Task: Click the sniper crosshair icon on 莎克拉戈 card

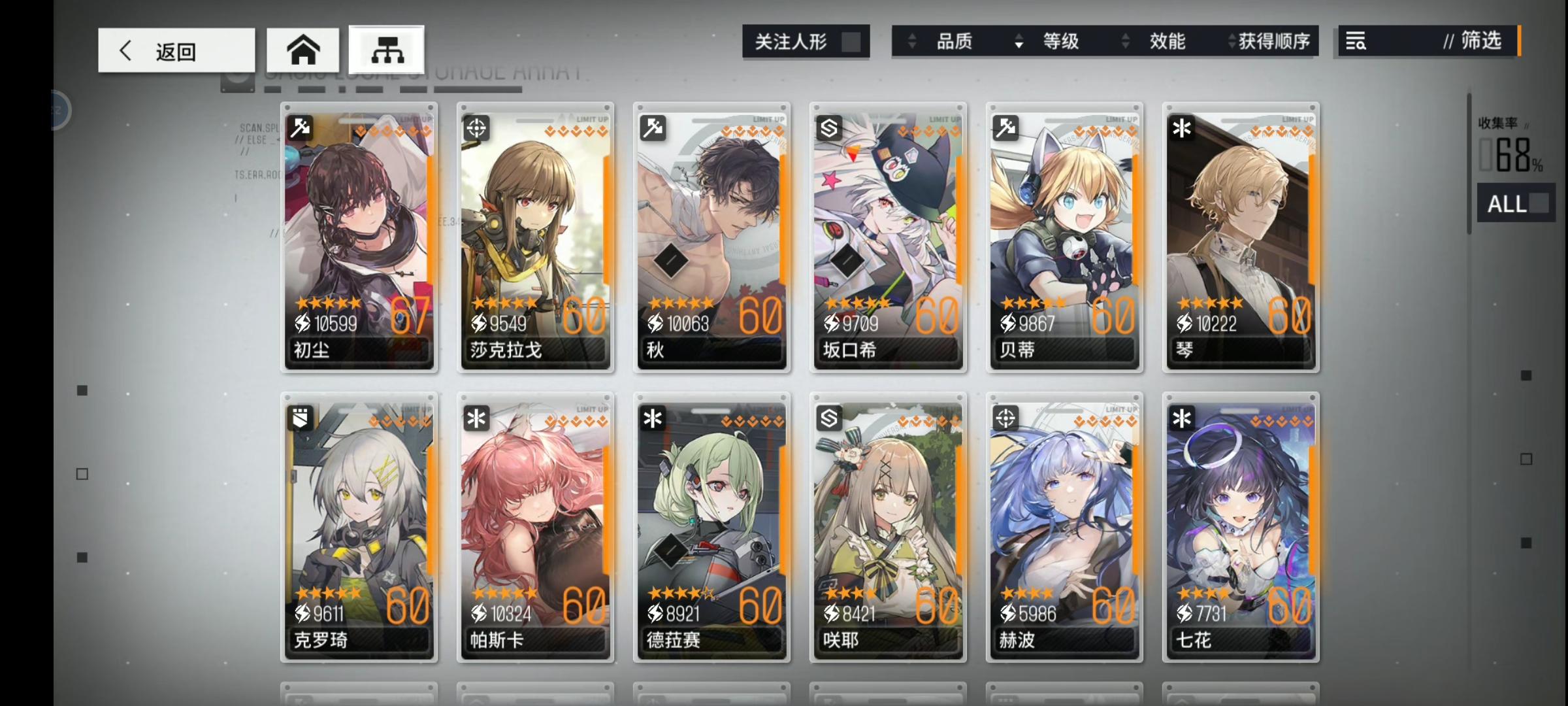Action: tap(476, 128)
